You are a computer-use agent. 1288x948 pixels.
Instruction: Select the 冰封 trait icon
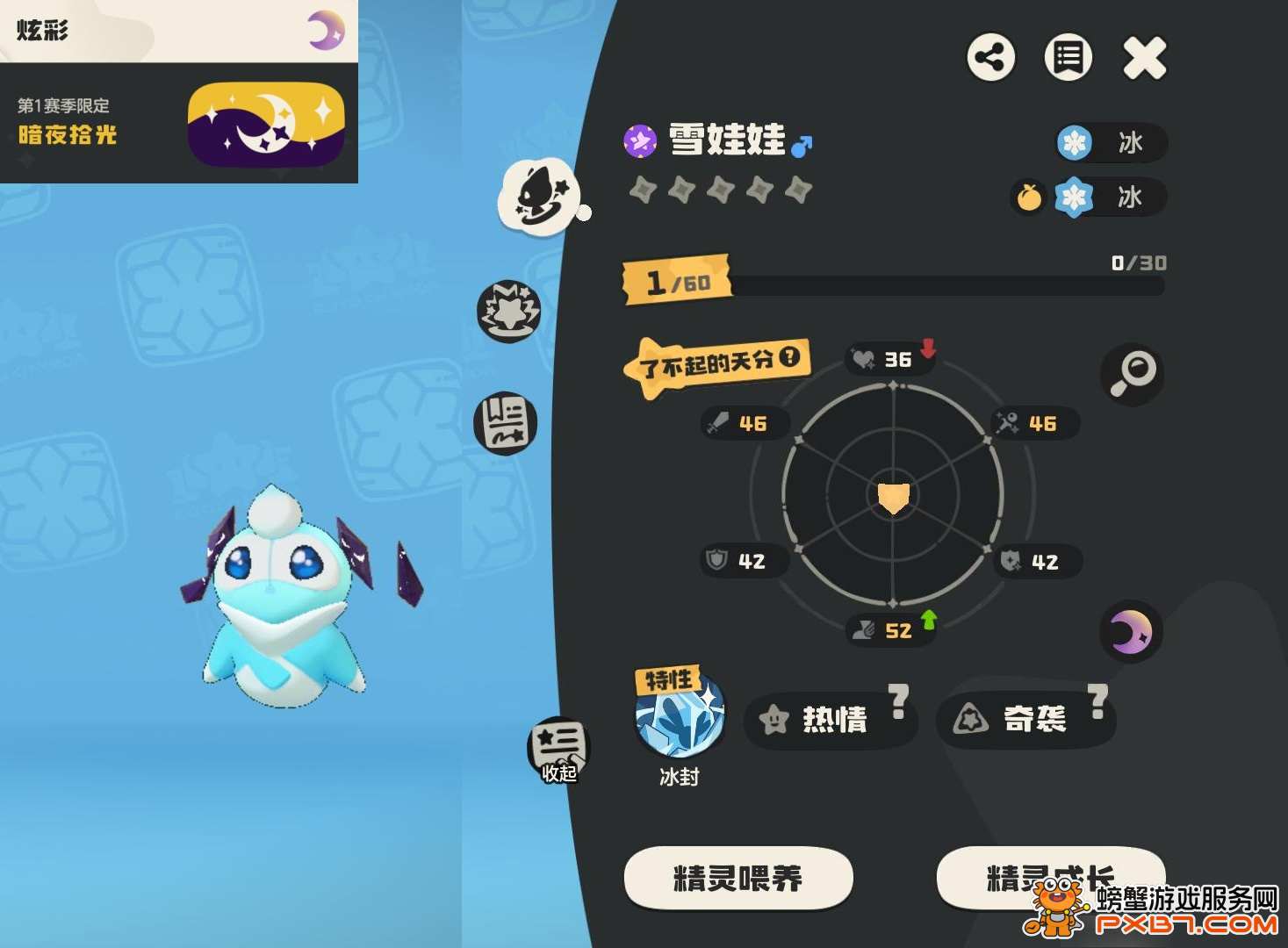pyautogui.click(x=679, y=717)
